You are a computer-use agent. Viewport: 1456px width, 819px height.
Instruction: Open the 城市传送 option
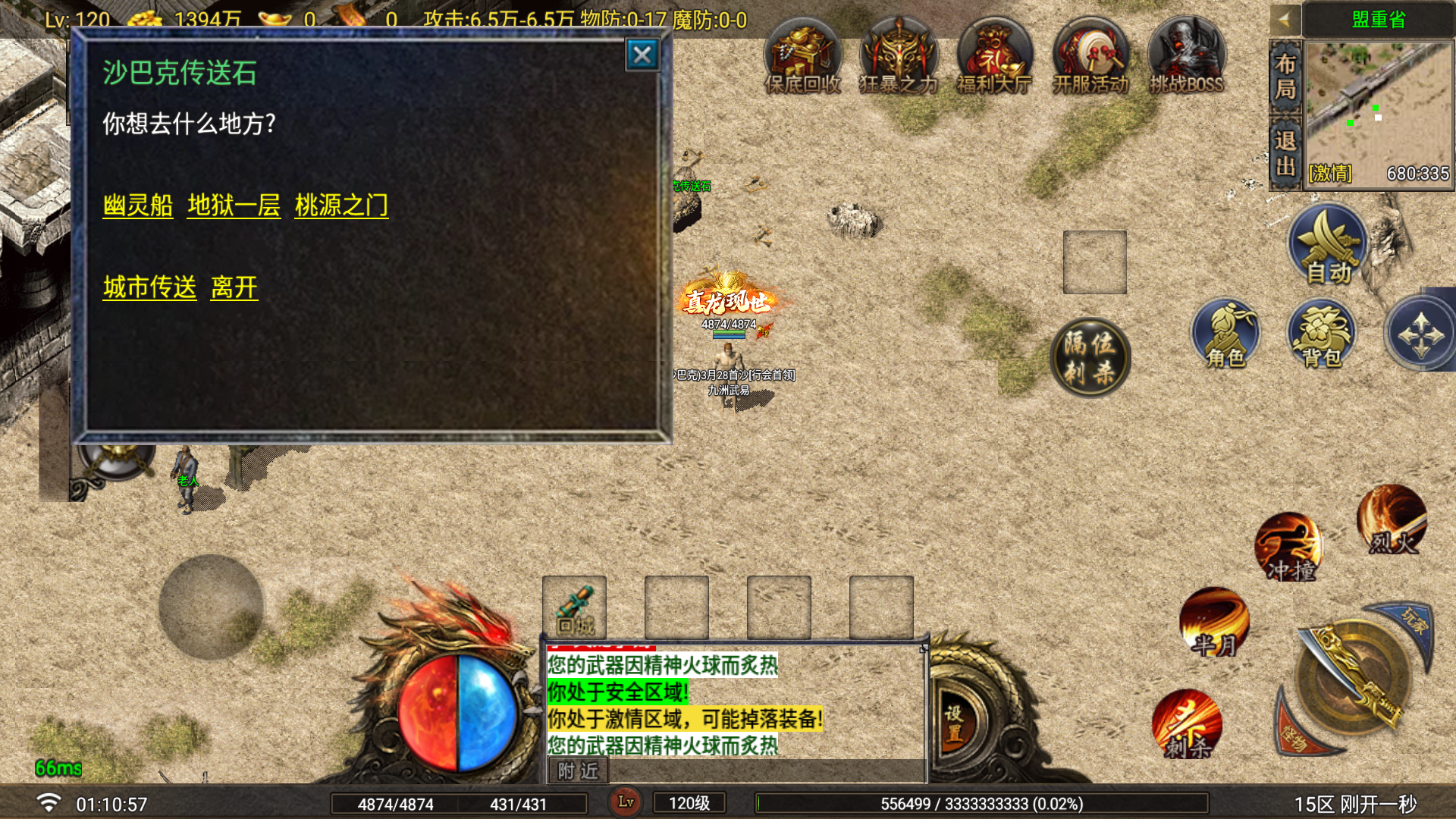[x=149, y=287]
